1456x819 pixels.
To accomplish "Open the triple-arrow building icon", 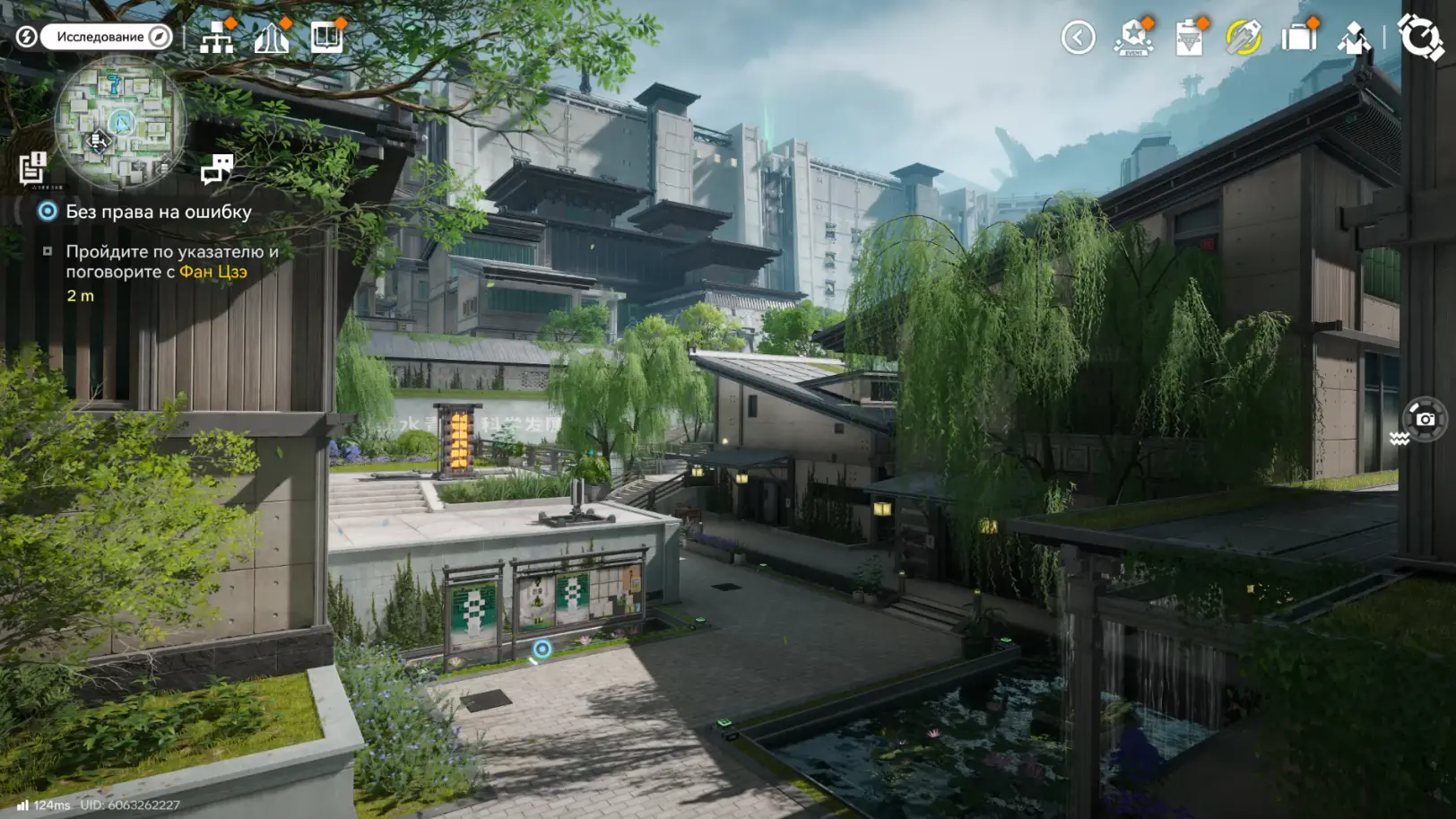I will click(272, 38).
